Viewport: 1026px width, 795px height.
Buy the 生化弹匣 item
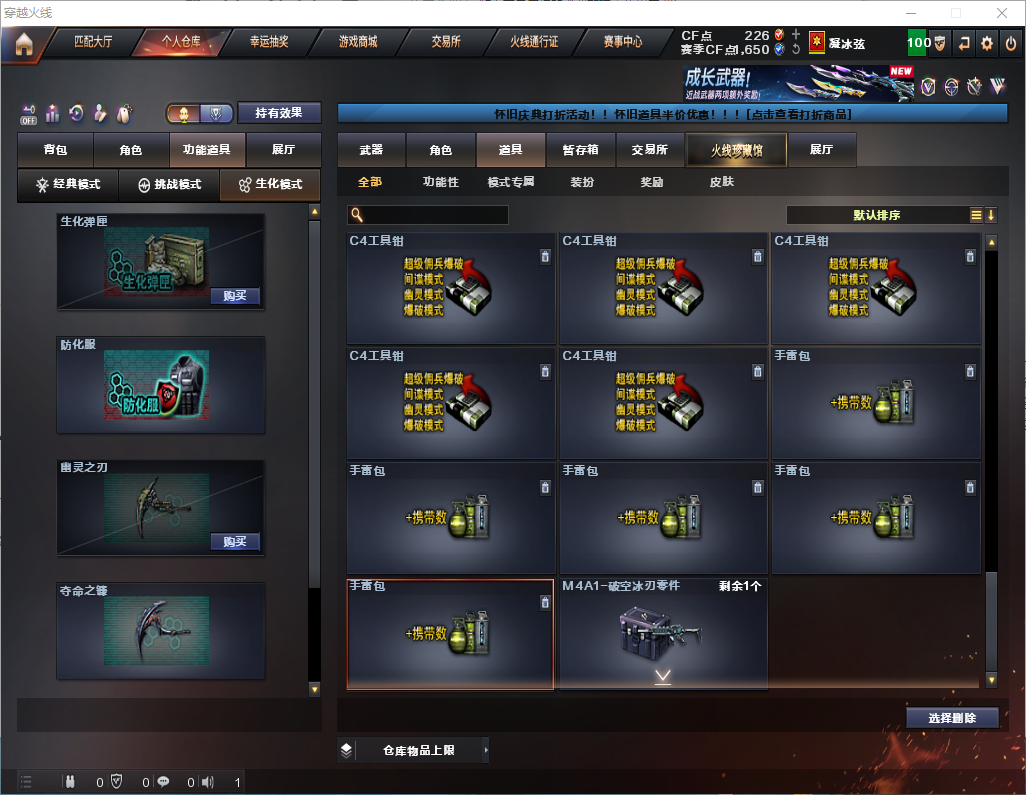tap(235, 296)
